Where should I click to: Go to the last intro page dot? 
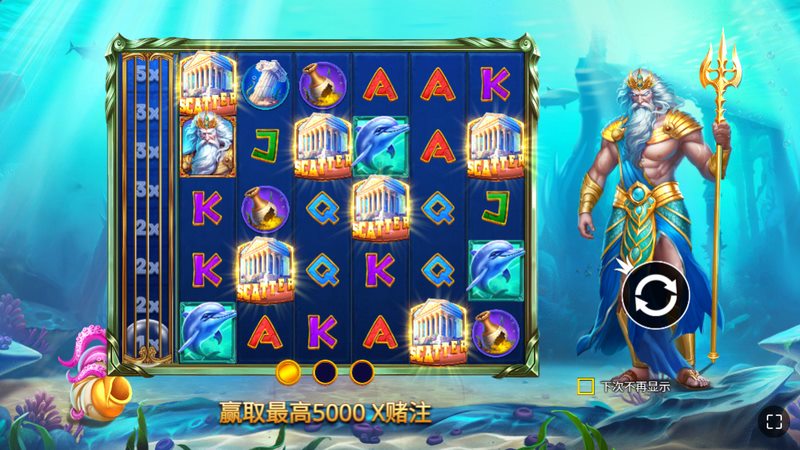[361, 372]
